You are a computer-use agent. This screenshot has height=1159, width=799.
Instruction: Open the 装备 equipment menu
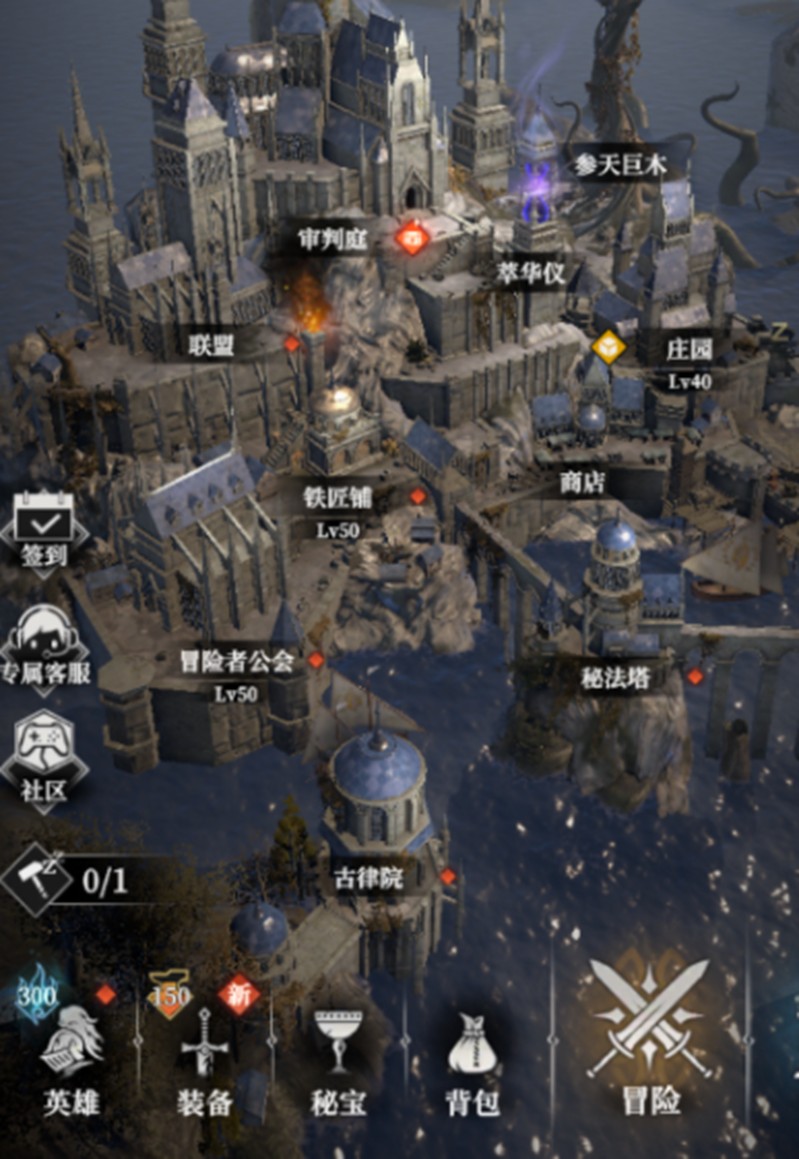pyautogui.click(x=205, y=1062)
